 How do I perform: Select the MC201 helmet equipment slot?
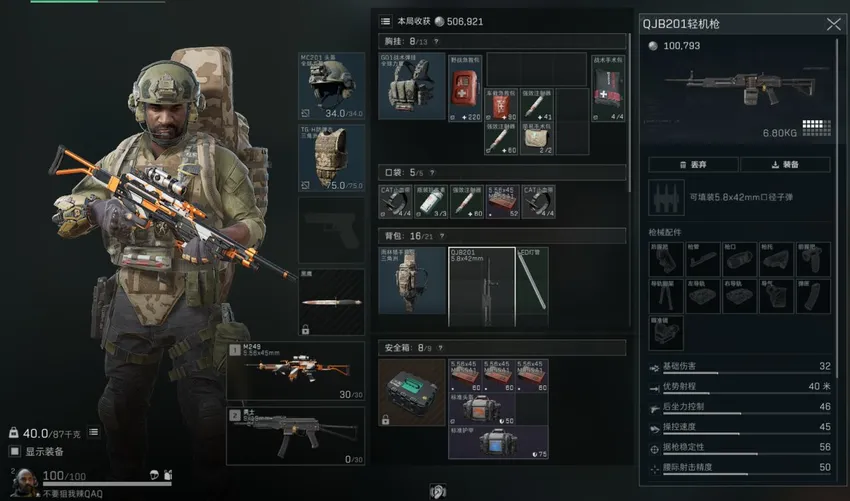pos(331,87)
